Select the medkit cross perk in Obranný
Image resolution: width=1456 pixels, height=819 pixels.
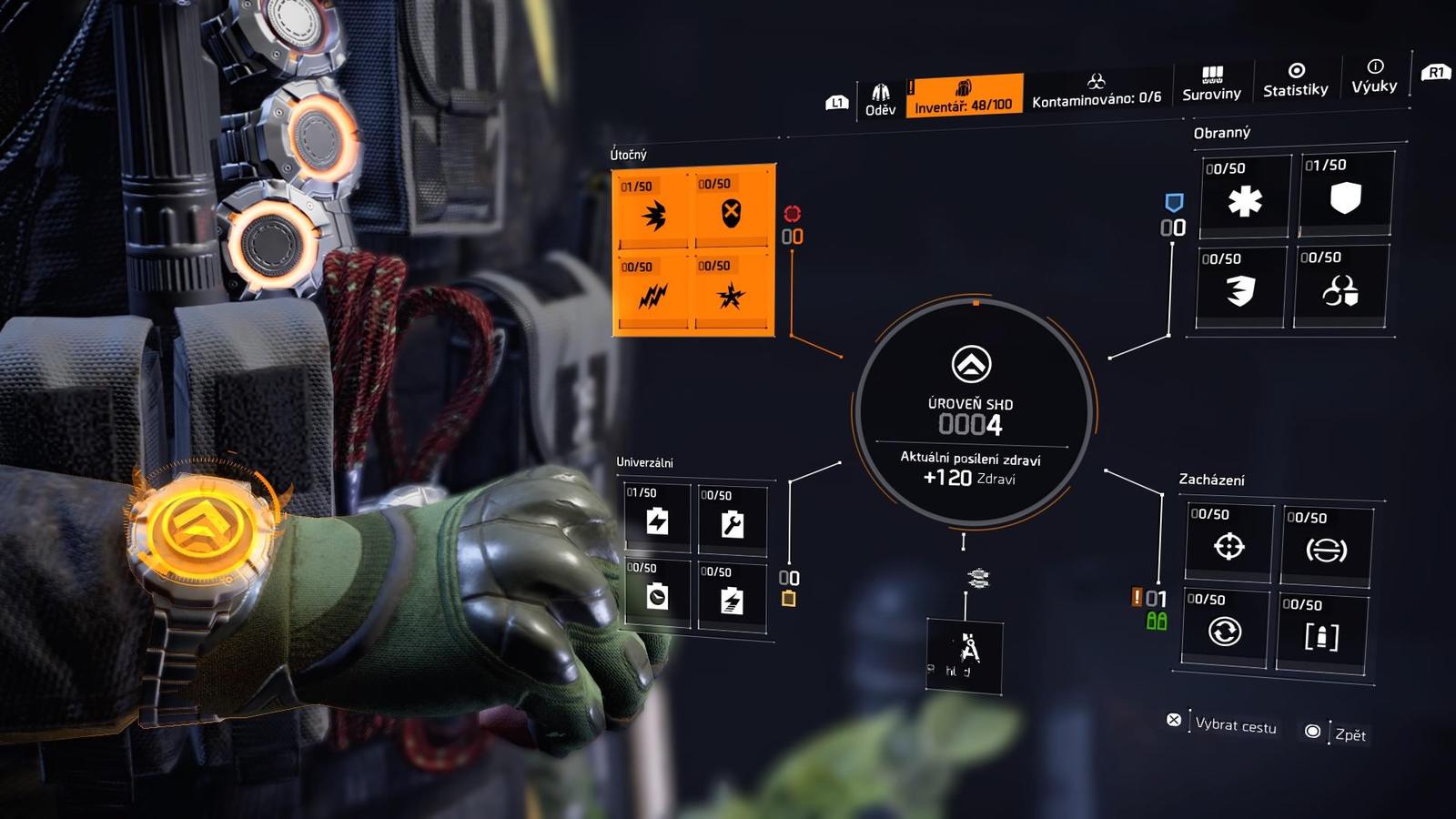(x=1243, y=202)
